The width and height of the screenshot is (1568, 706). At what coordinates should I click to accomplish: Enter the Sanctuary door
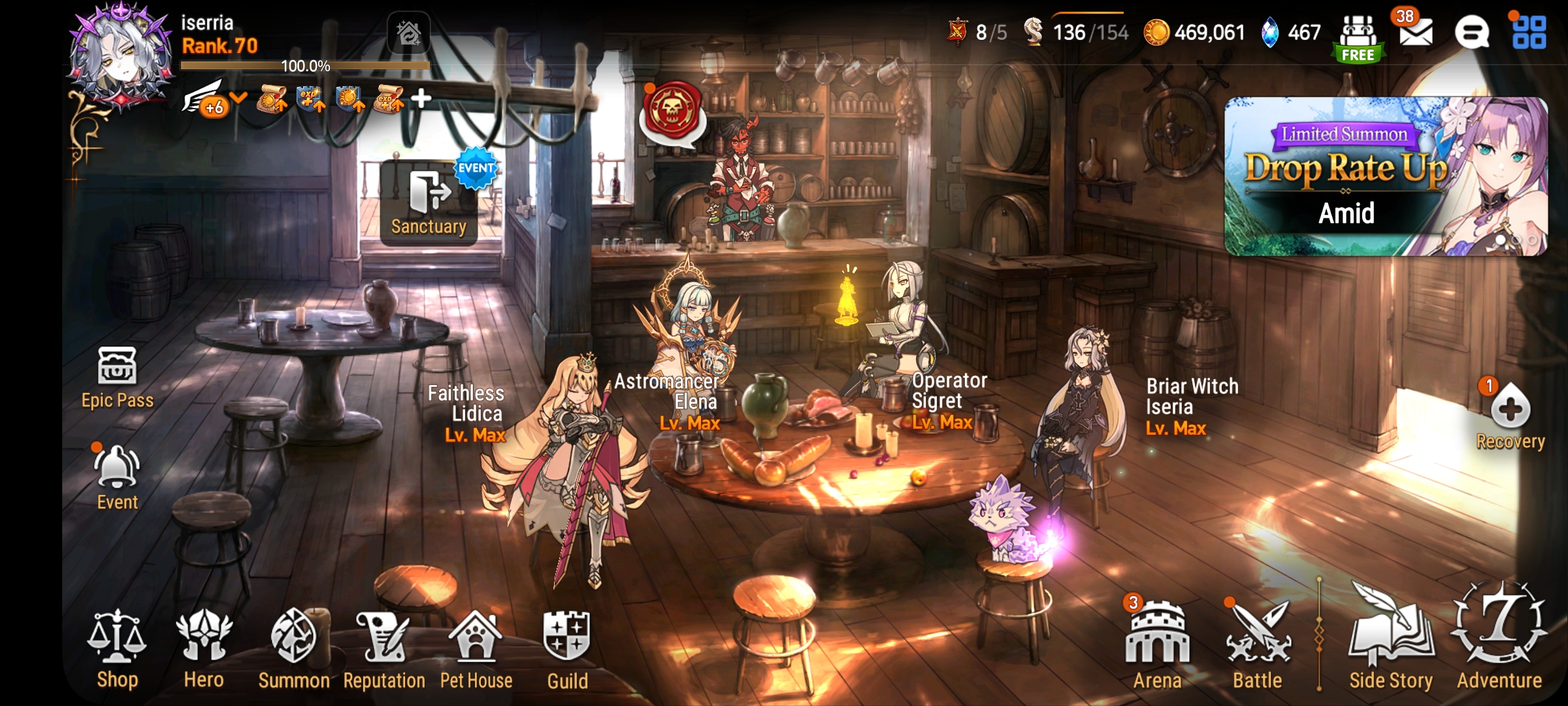pos(428,203)
